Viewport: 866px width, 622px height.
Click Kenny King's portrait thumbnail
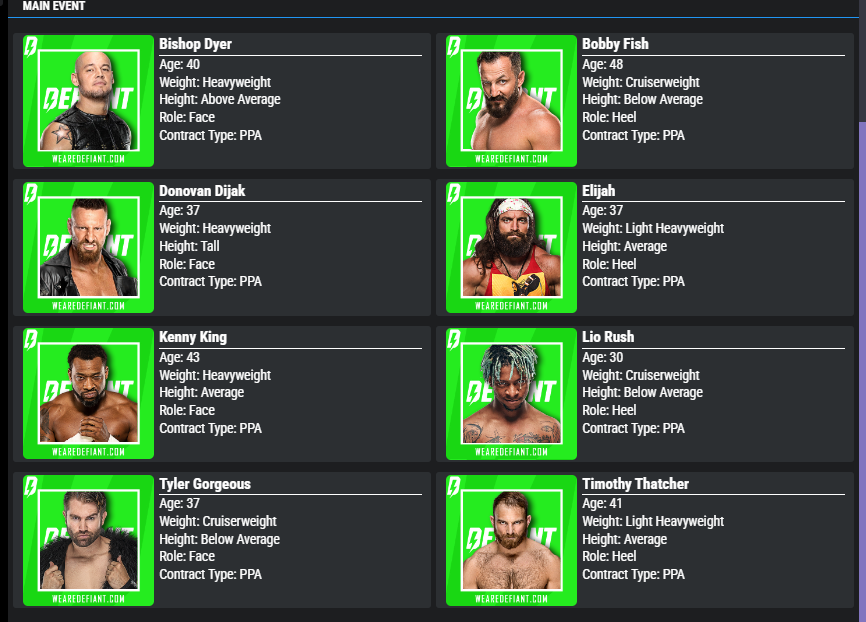88,393
